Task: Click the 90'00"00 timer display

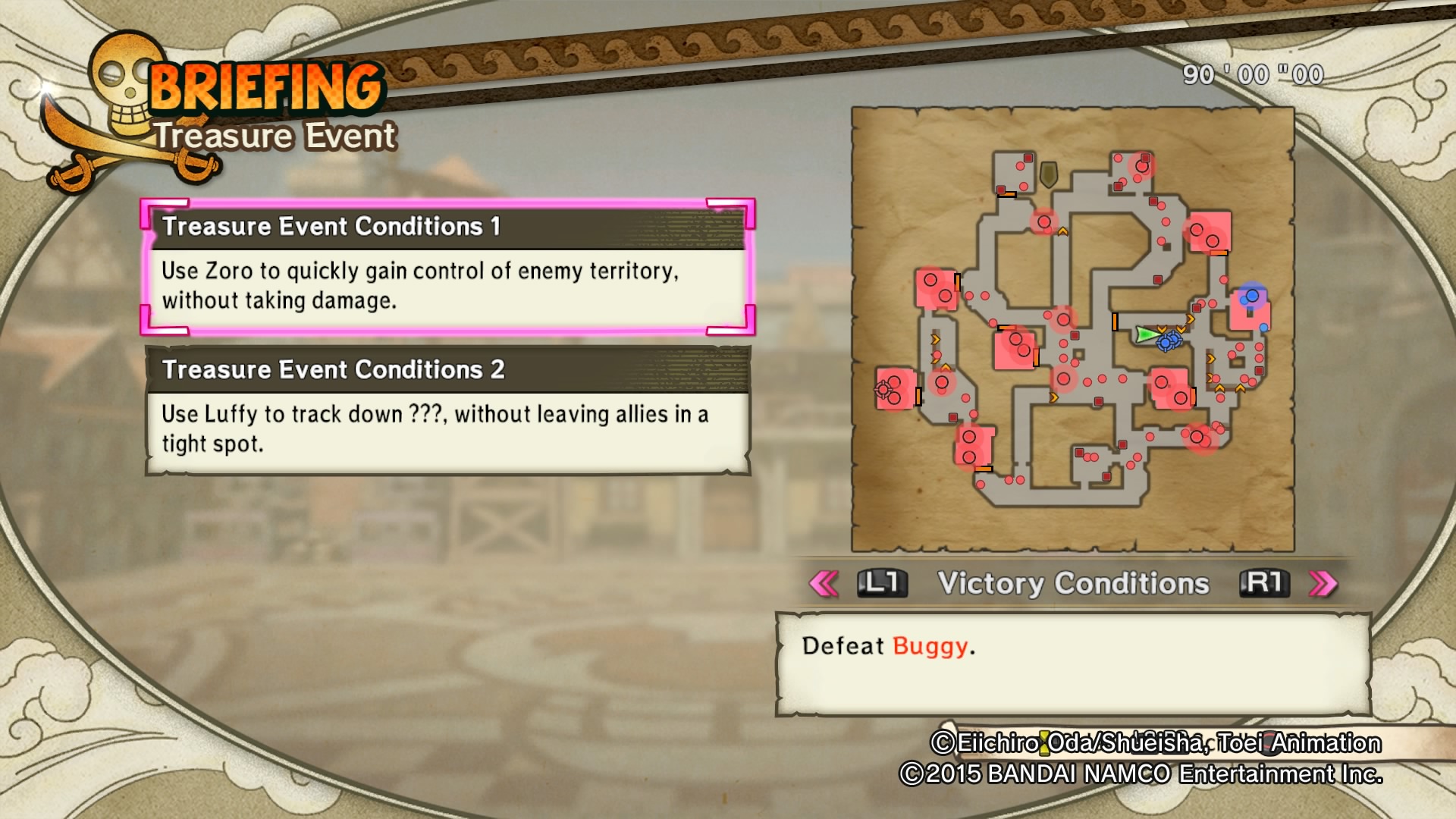Action: [x=1250, y=75]
